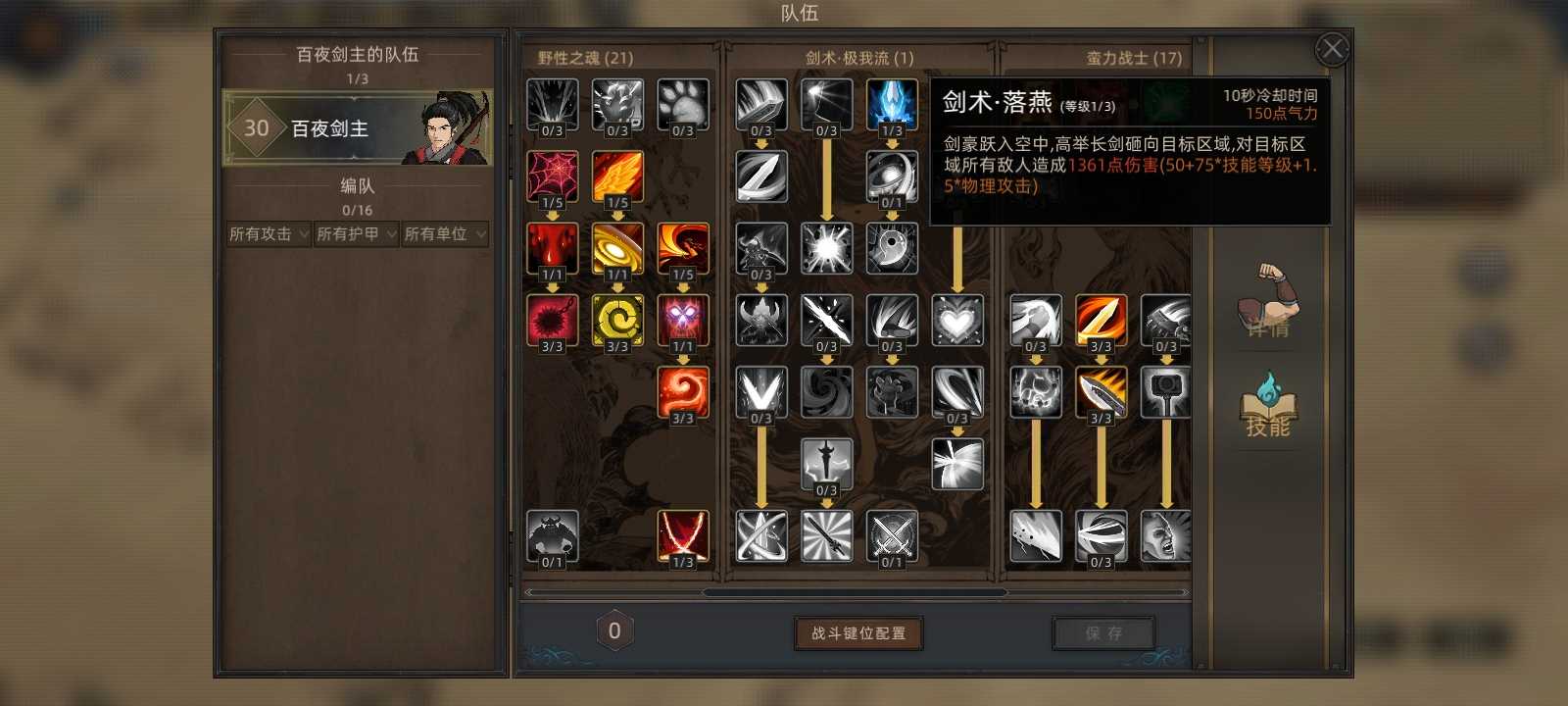Select the hammer skill icon in 蛮力战士
The width and height of the screenshot is (1568, 706).
1166,392
